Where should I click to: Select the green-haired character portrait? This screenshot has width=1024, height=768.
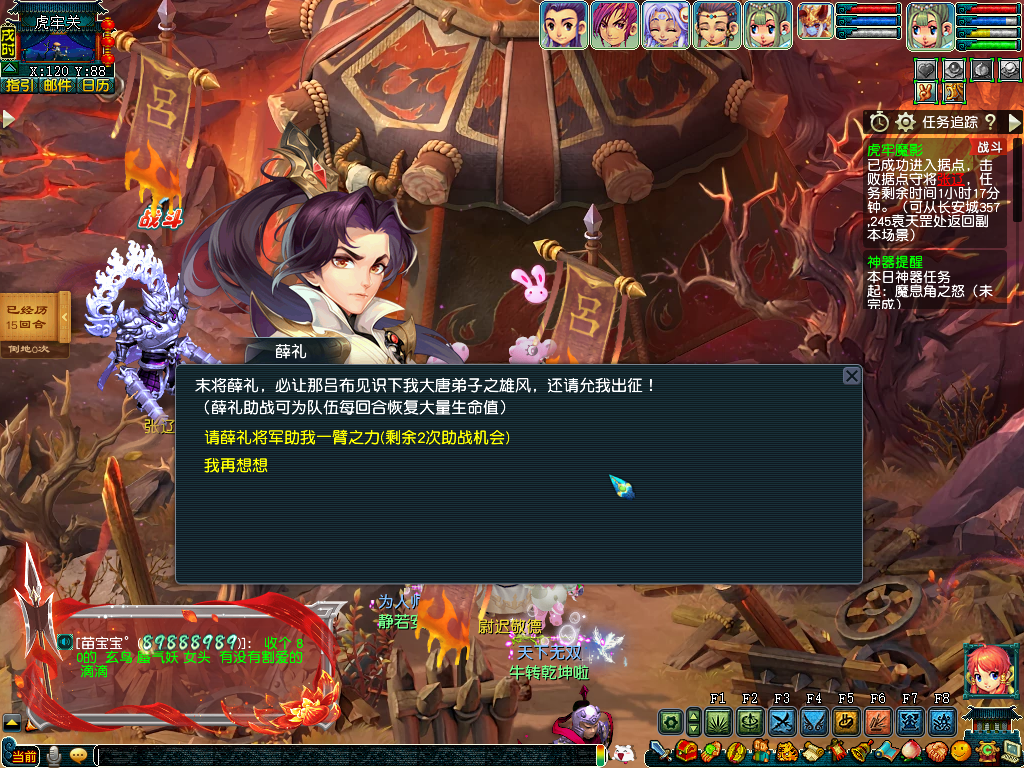(768, 25)
